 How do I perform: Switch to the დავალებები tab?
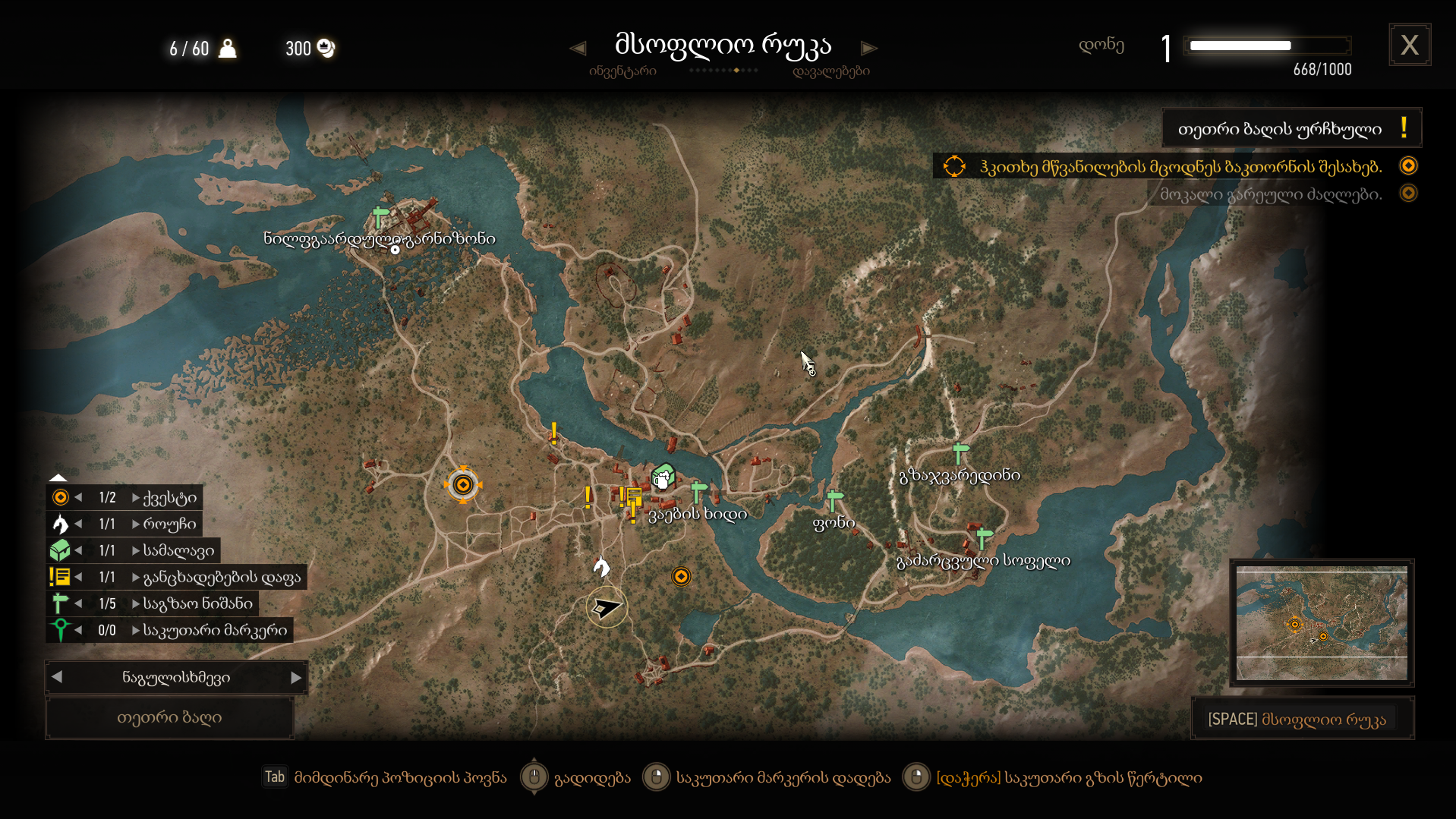[x=830, y=71]
